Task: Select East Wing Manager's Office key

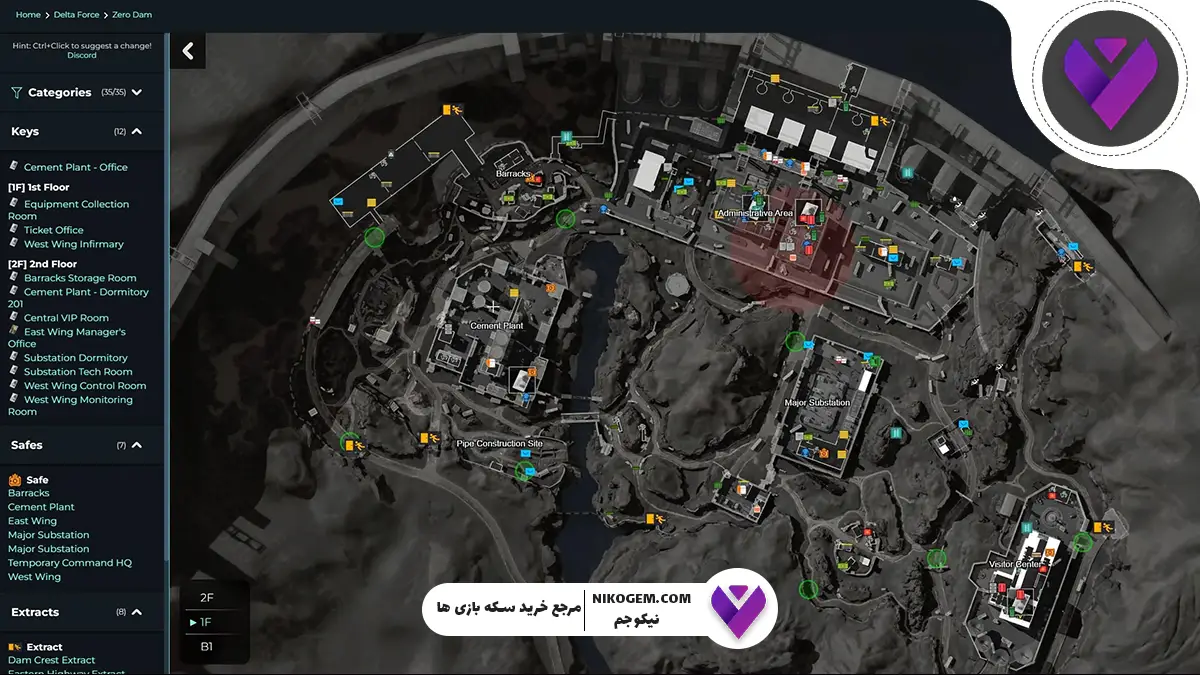Action: click(74, 332)
